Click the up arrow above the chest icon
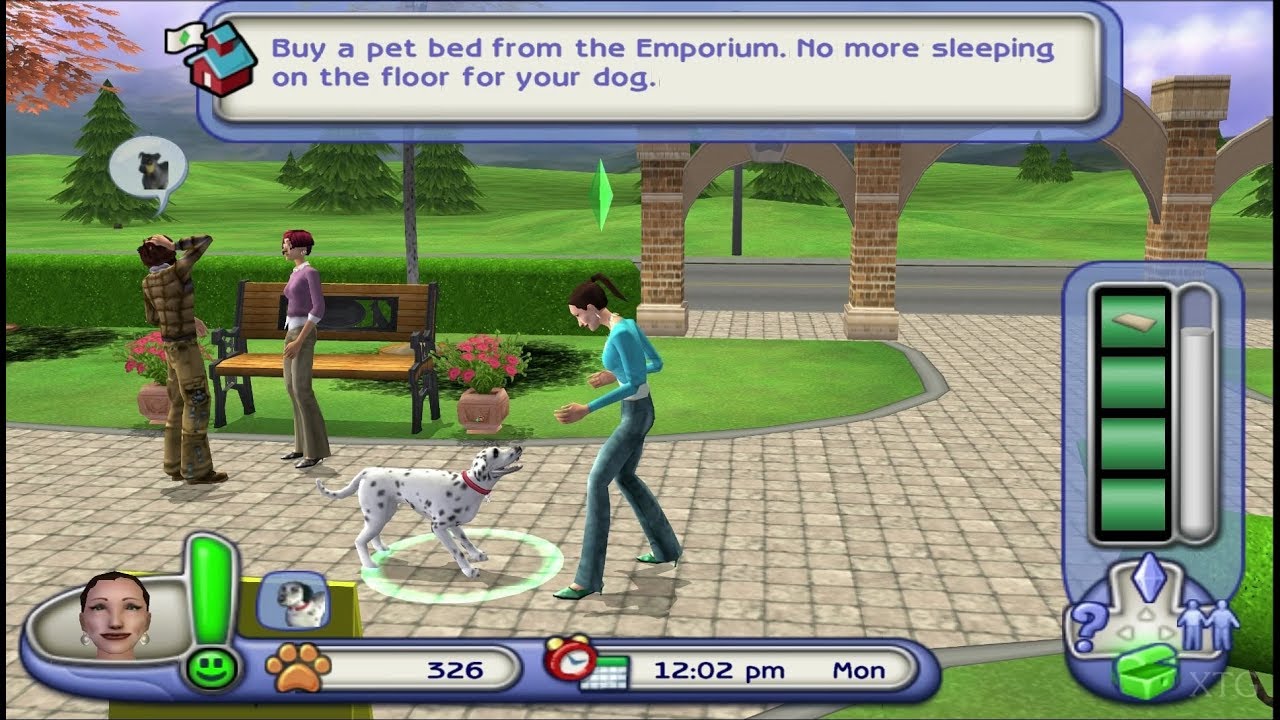 click(1146, 611)
